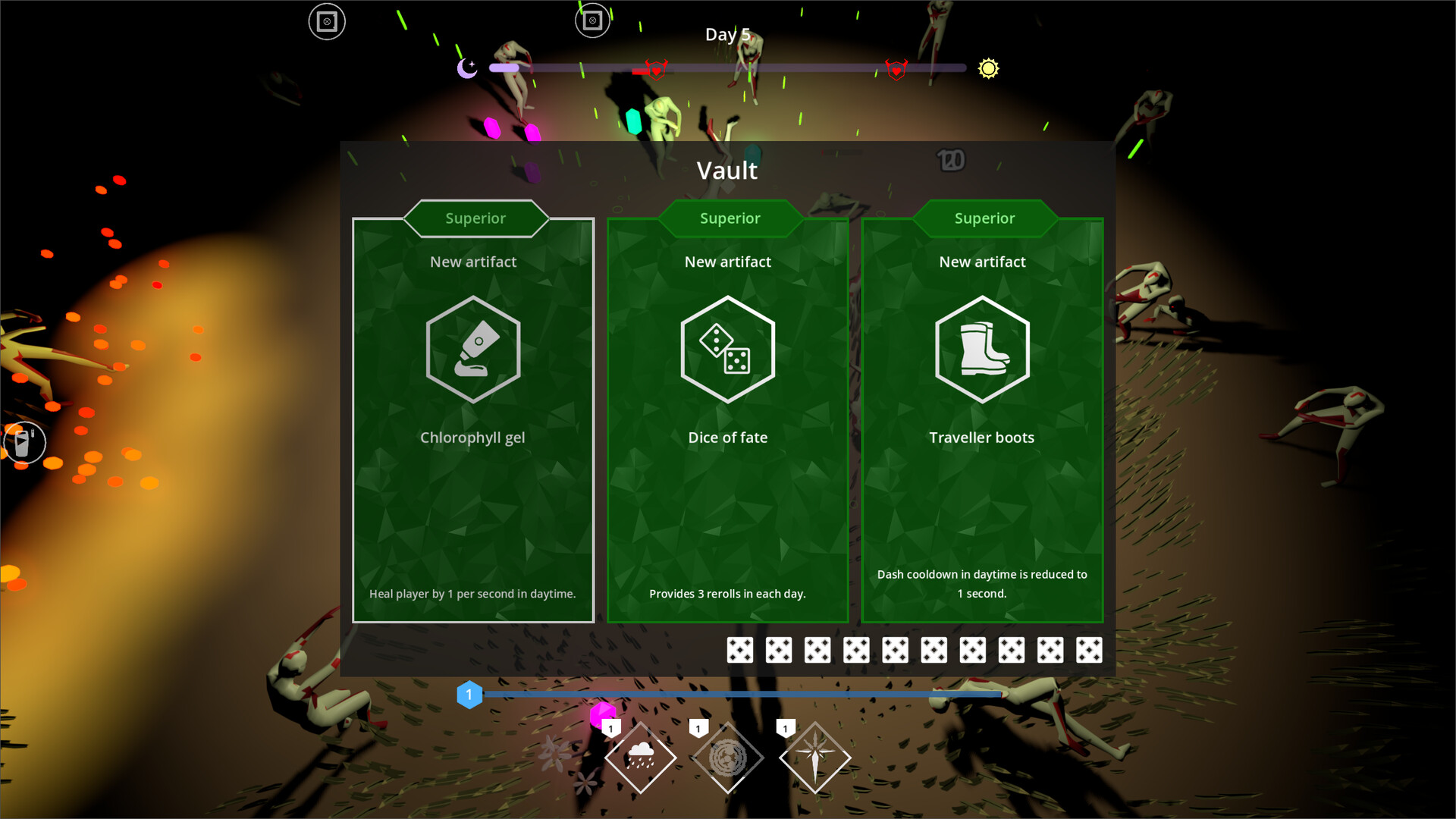The height and width of the screenshot is (819, 1456).
Task: Click the pink gem below the Vault panel
Action: (603, 714)
